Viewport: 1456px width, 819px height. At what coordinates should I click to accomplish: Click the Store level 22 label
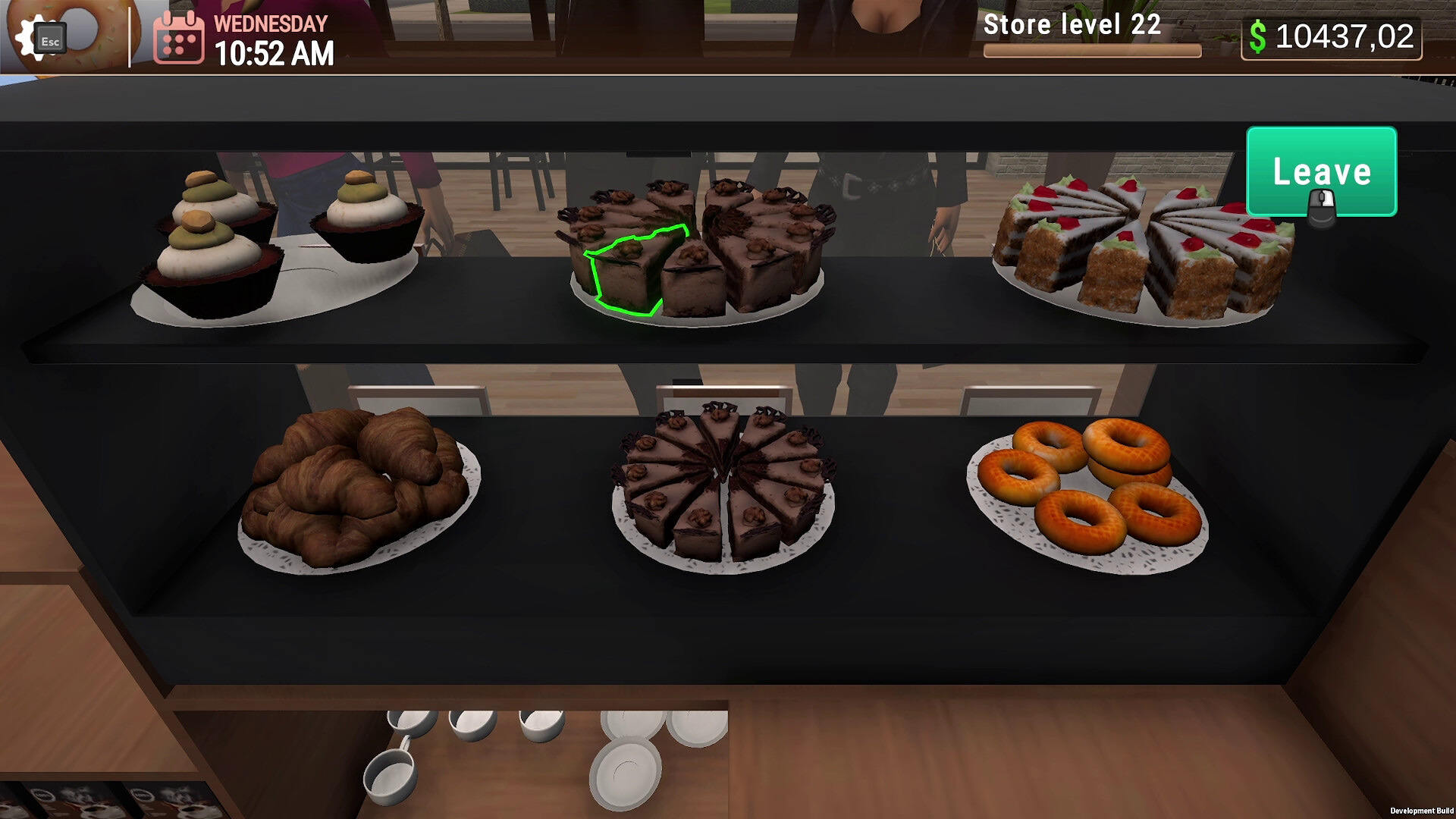pos(1072,25)
